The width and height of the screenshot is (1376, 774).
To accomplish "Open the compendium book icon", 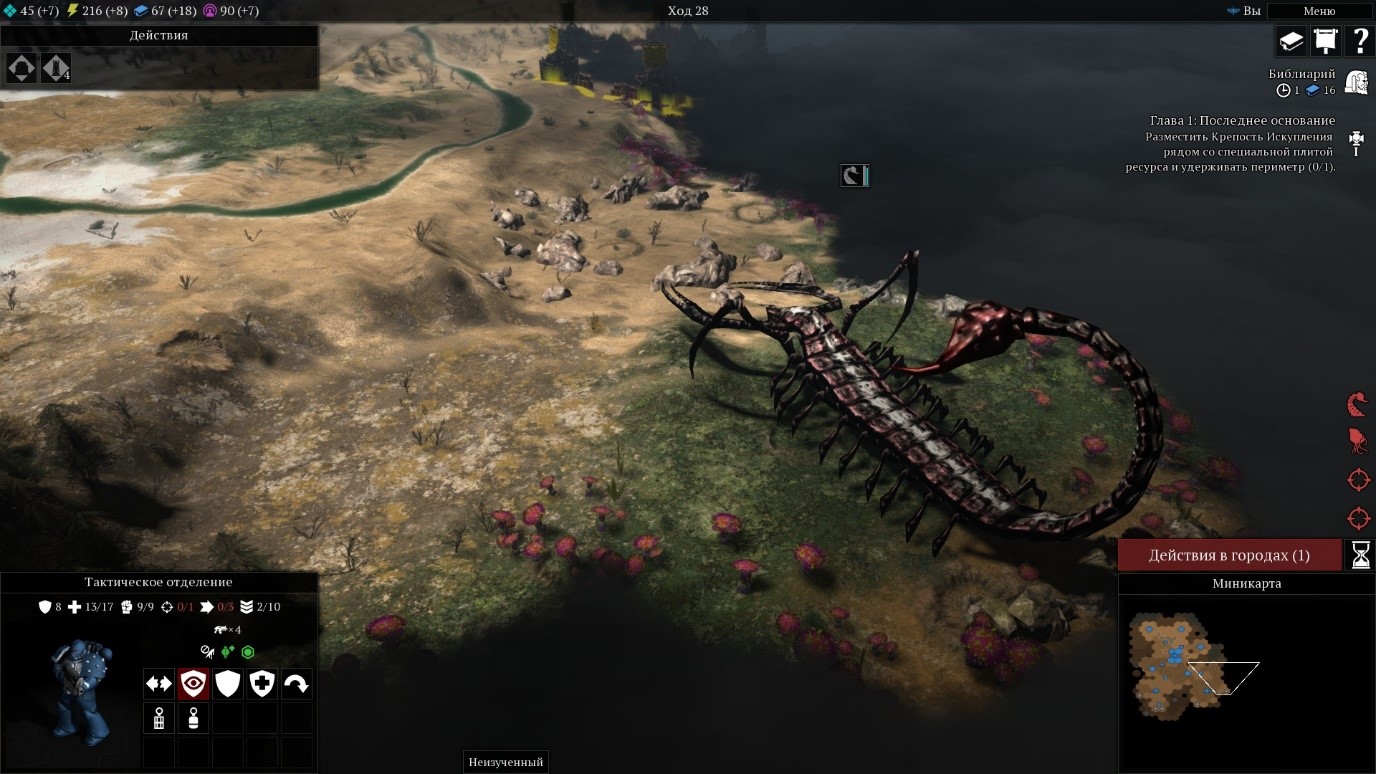I will (1291, 41).
